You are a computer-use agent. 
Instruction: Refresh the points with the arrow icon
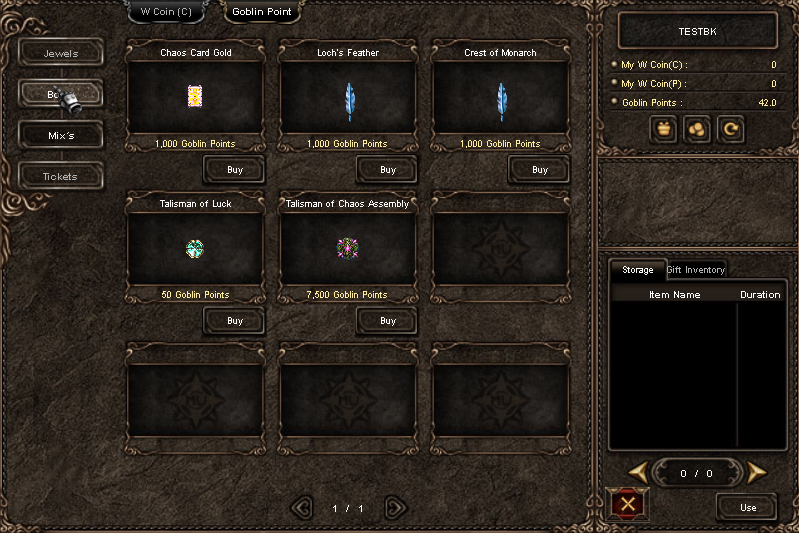tap(731, 129)
